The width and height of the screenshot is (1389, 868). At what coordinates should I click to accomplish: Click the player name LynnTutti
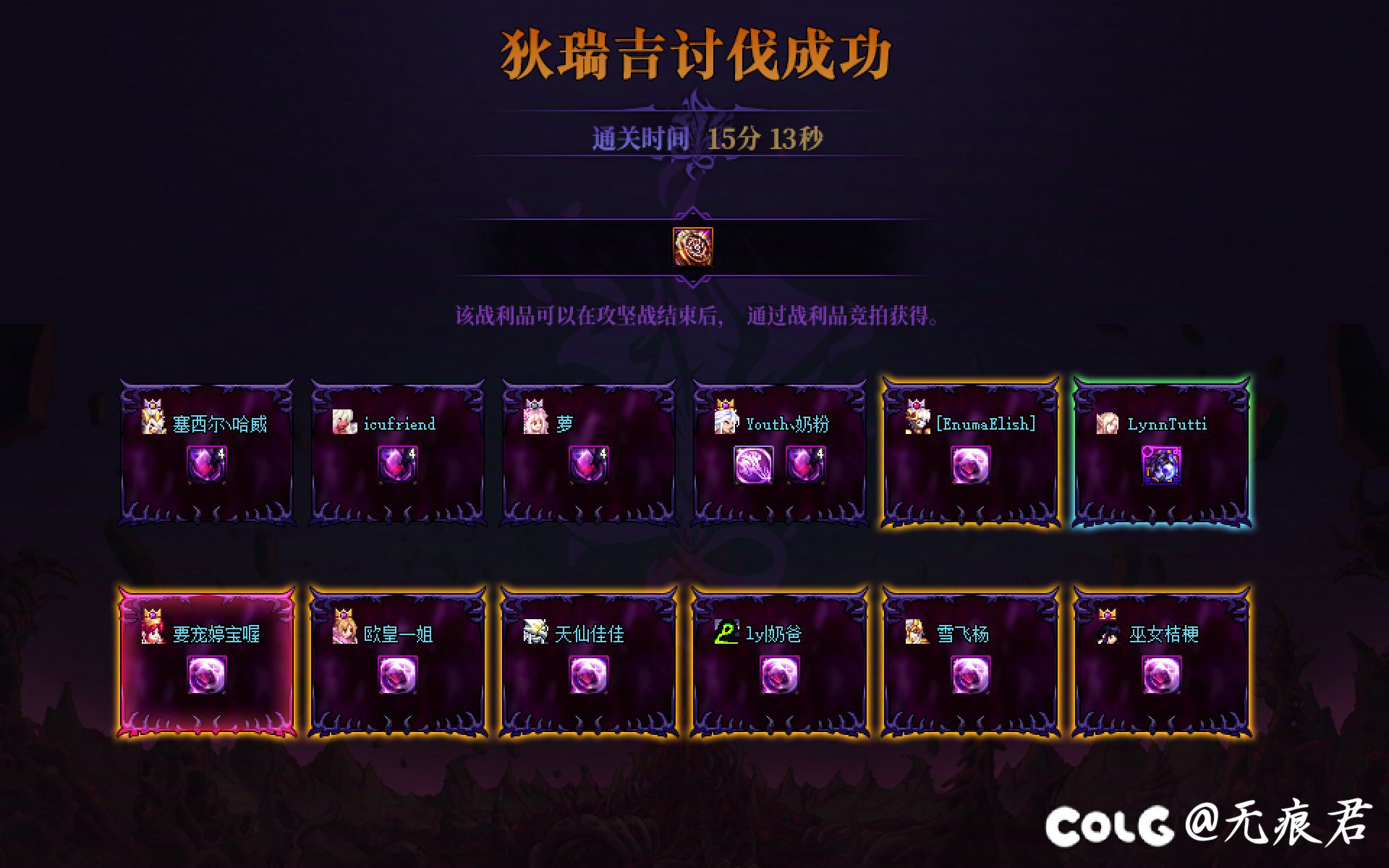click(1166, 425)
